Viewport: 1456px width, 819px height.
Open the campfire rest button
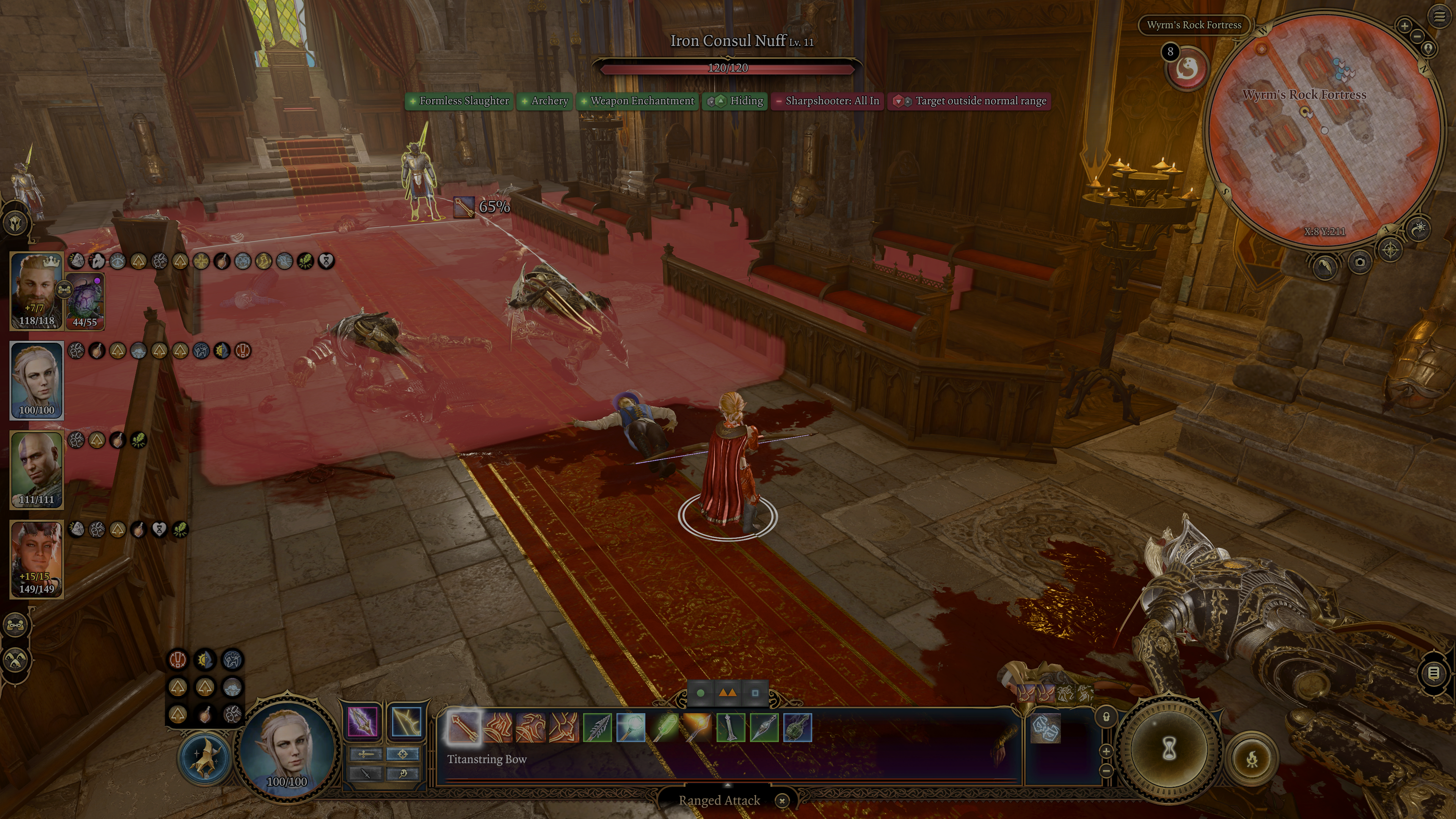[1252, 758]
